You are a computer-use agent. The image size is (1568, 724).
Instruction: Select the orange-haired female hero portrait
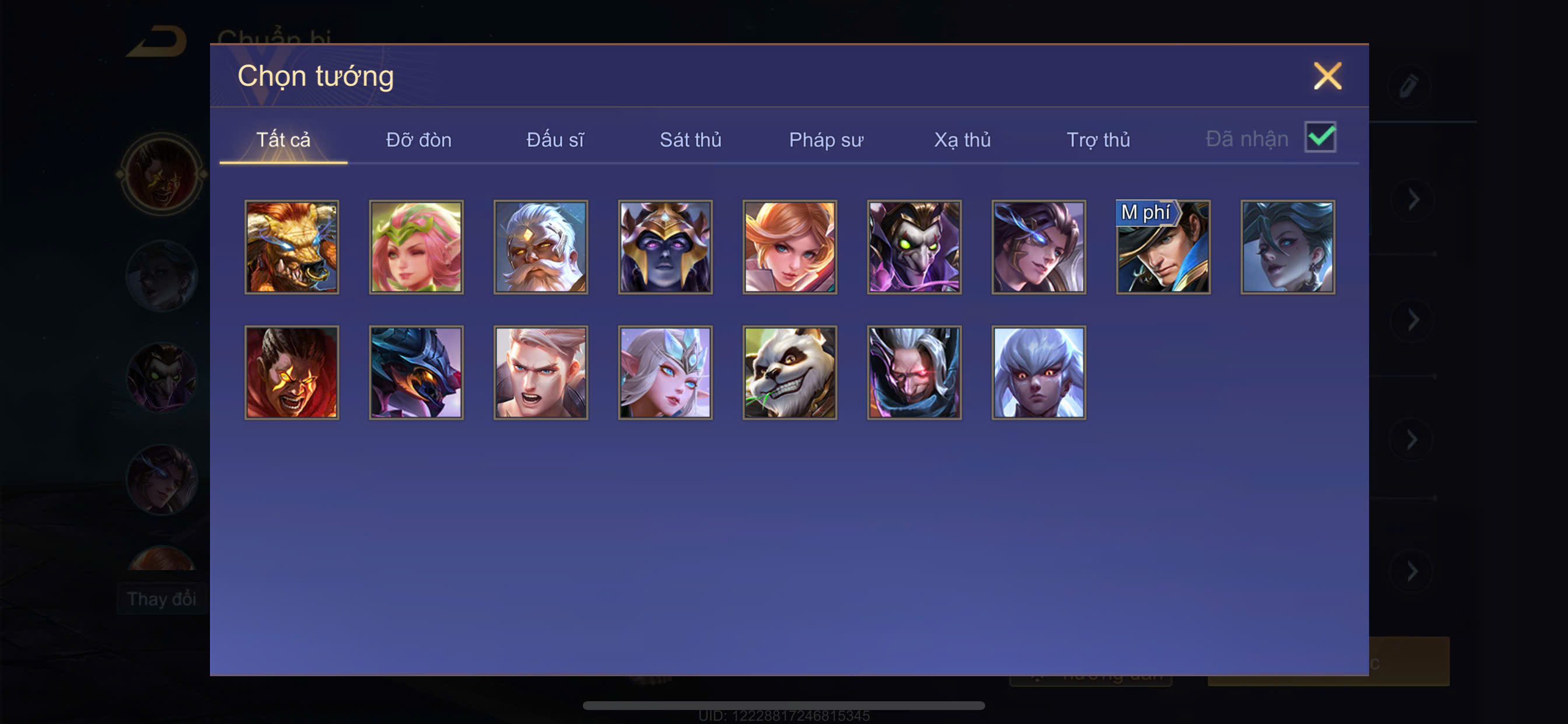pos(789,247)
